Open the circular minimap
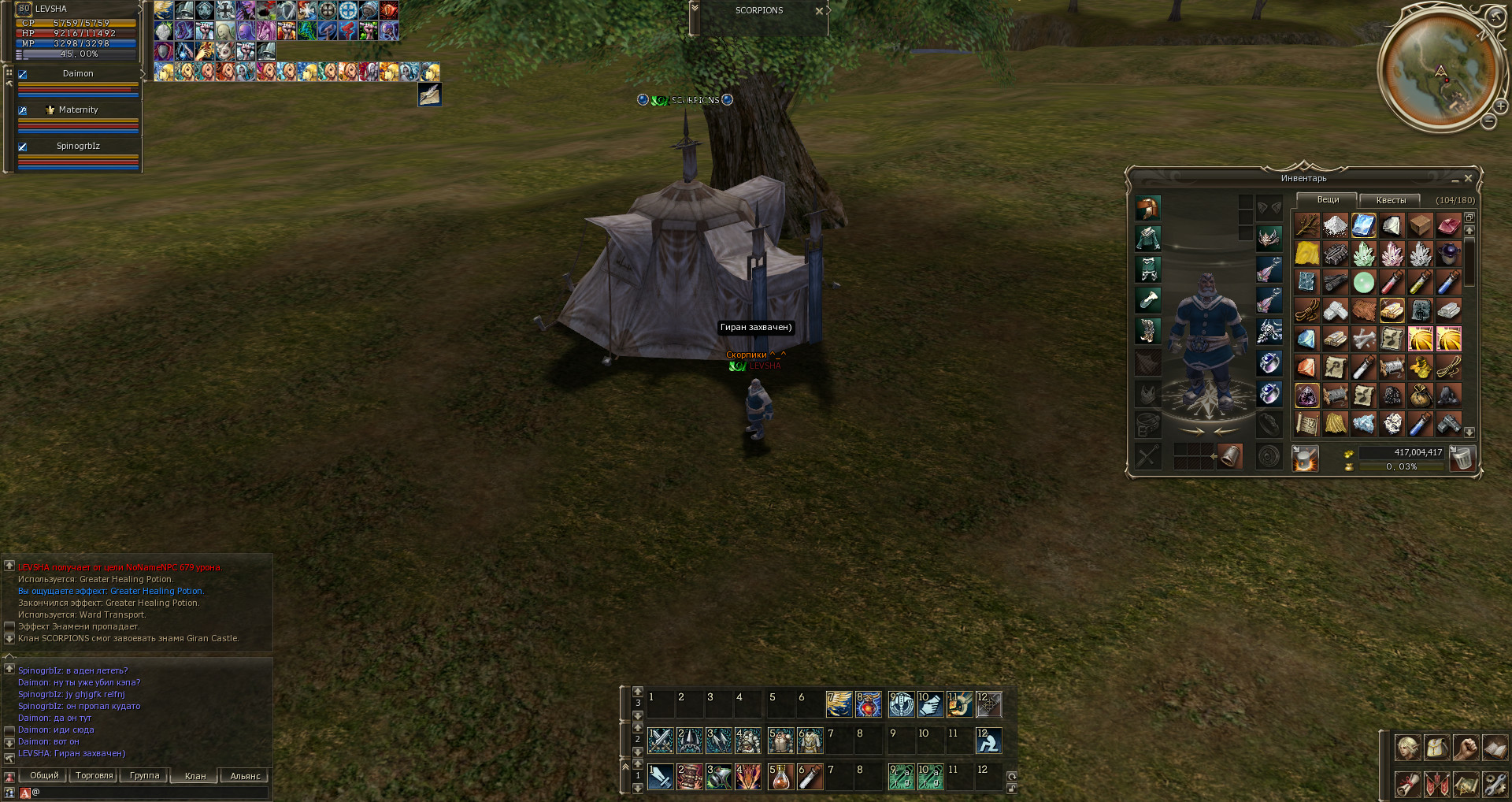The image size is (1512, 802). coord(1440,71)
